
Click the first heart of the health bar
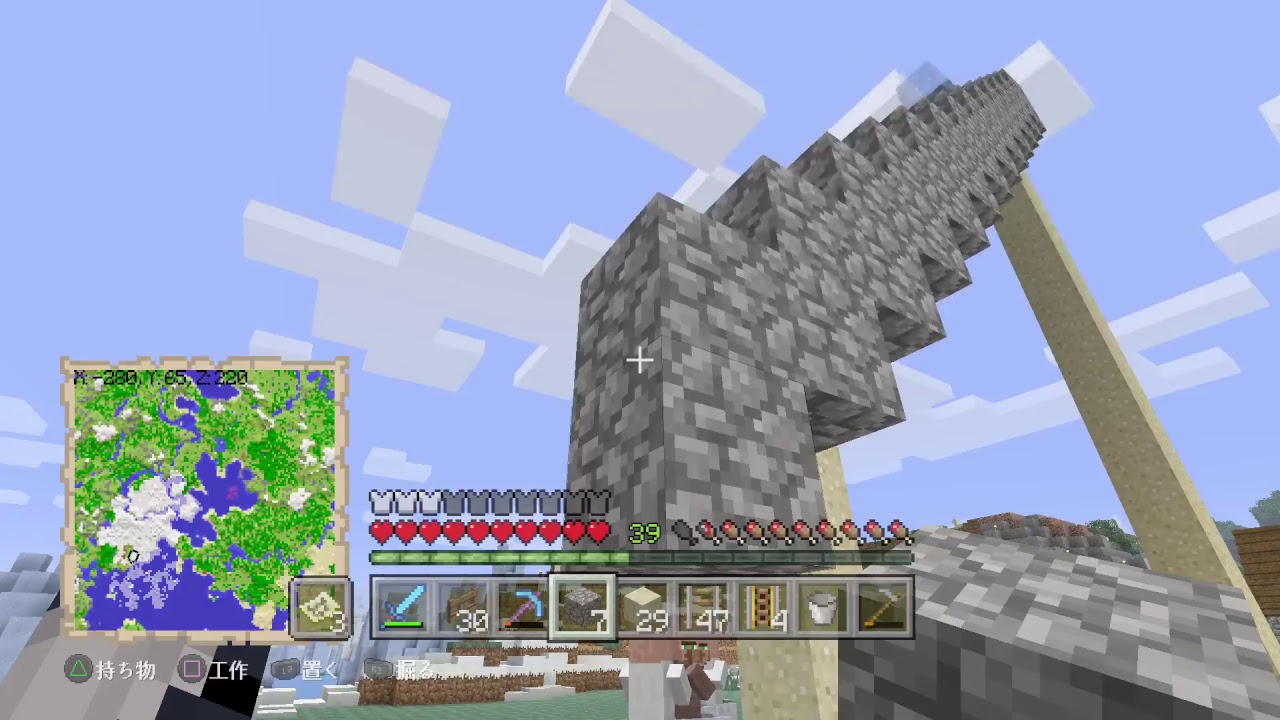pos(382,533)
